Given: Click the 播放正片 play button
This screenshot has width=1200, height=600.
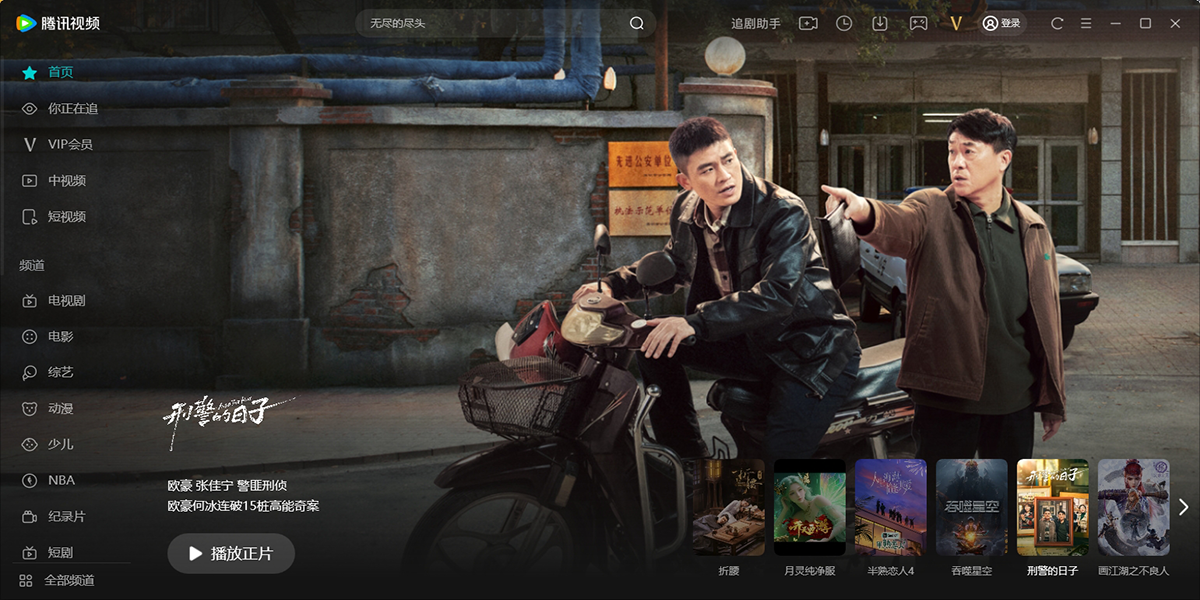Looking at the screenshot, I should [x=231, y=553].
